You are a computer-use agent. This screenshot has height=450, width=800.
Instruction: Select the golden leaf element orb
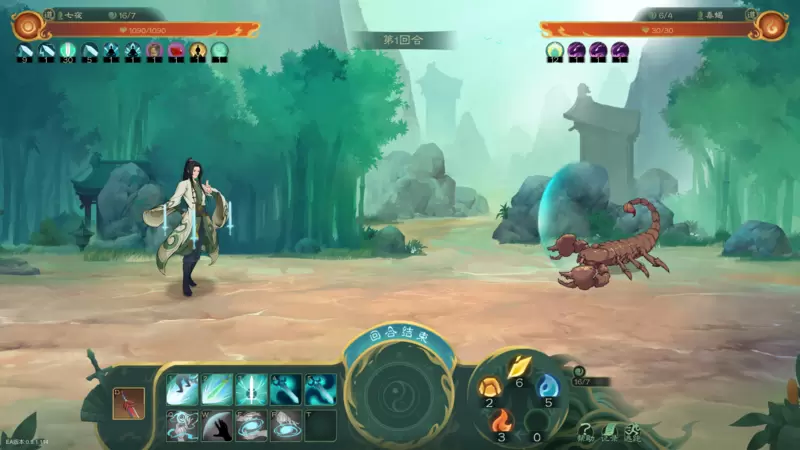(x=518, y=368)
